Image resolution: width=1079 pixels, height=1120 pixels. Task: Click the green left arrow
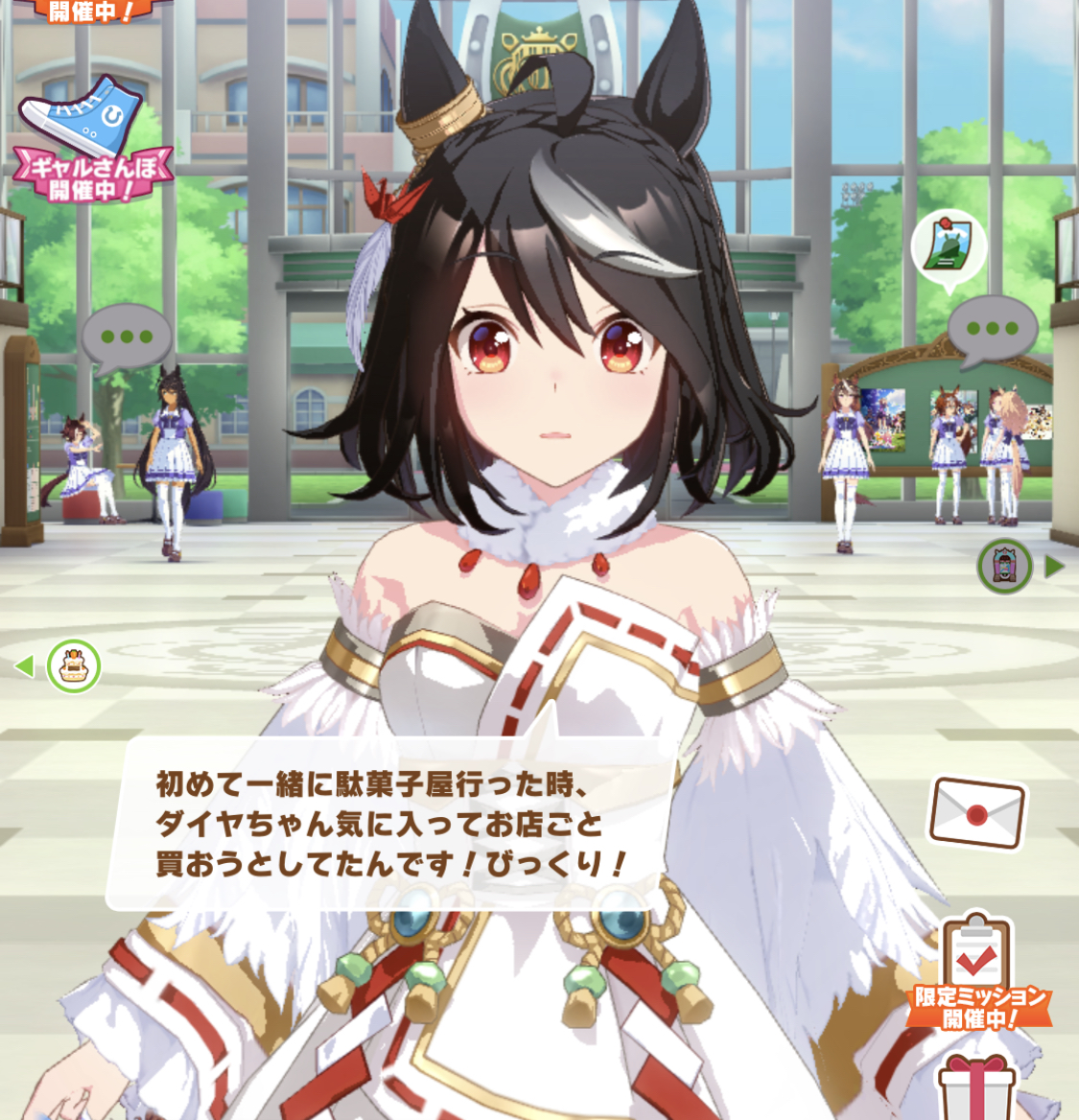pyautogui.click(x=24, y=665)
